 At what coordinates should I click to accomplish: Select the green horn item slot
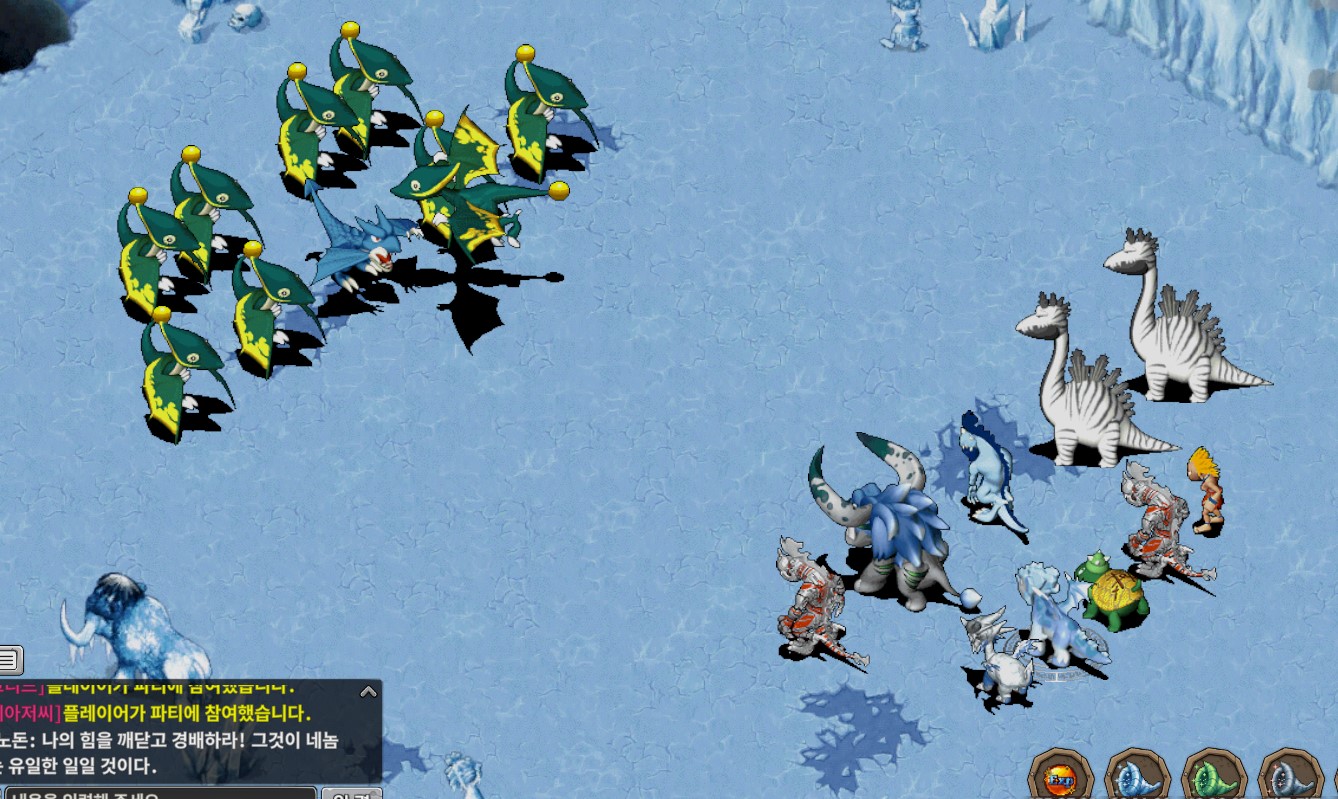click(x=1213, y=777)
